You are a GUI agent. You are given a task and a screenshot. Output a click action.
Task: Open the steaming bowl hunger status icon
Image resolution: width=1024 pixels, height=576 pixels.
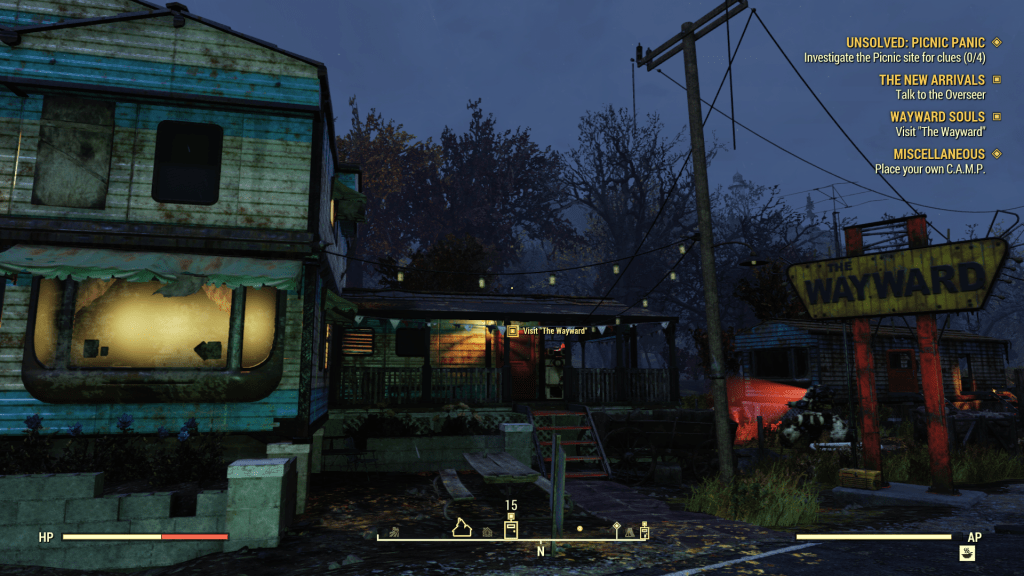(967, 552)
